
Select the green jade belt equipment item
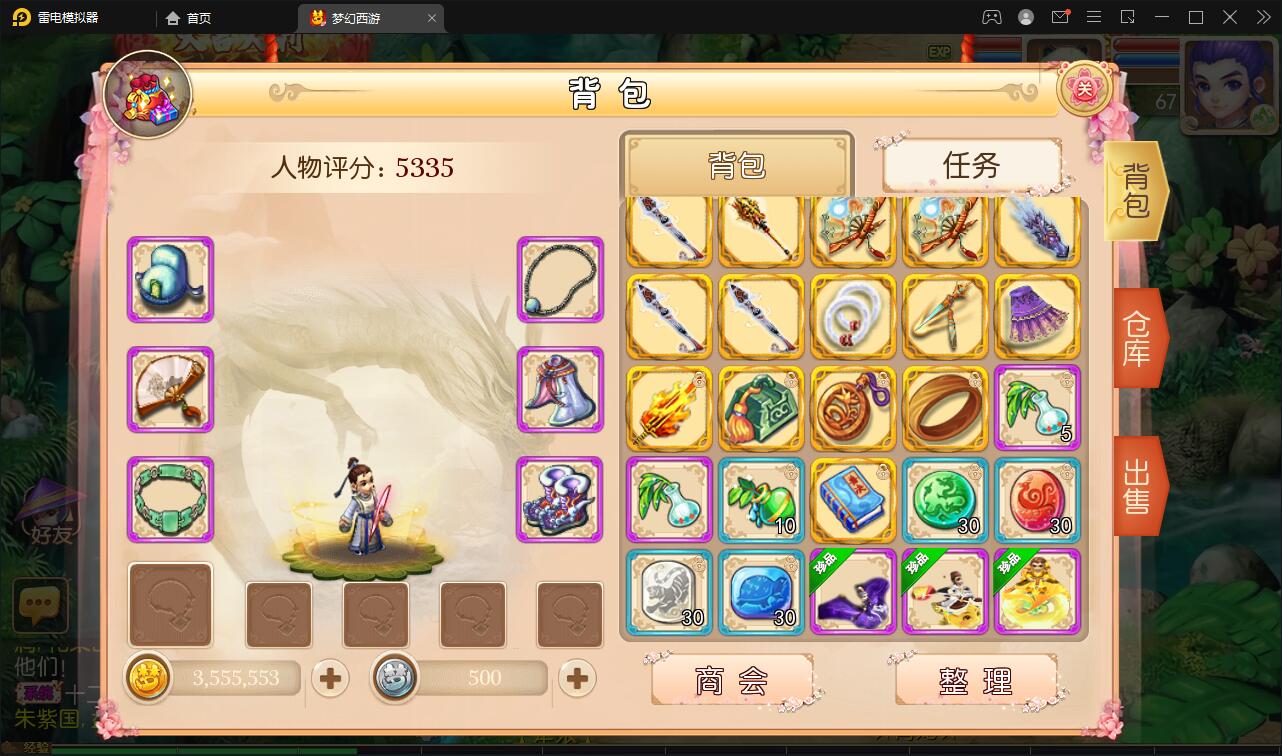tap(170, 500)
